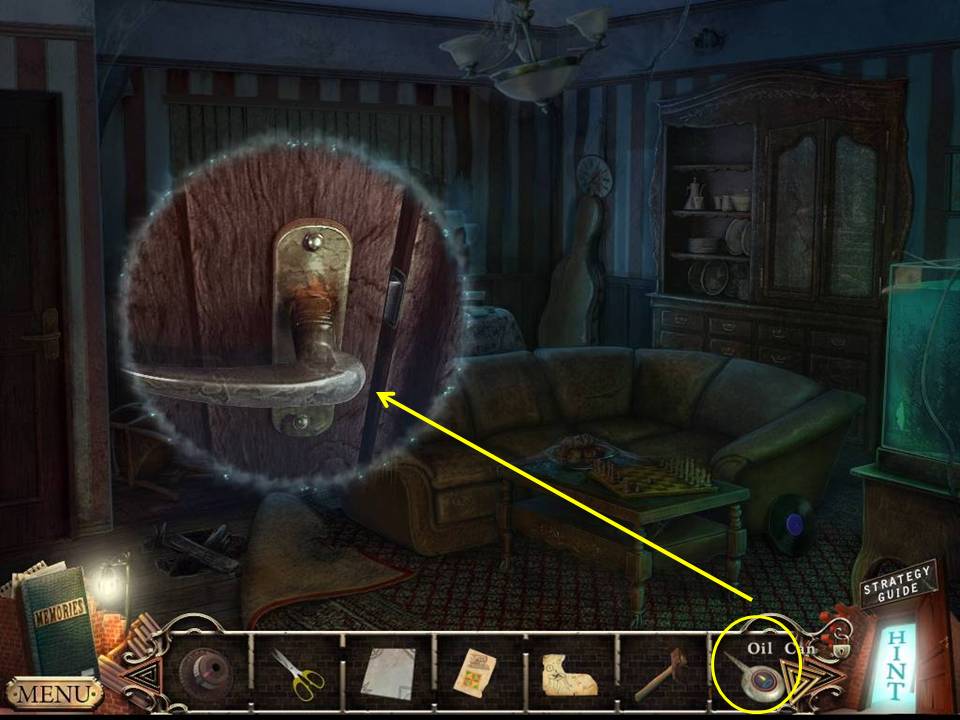Pick the patterned yellow card item
The width and height of the screenshot is (960, 720).
pyautogui.click(x=476, y=671)
